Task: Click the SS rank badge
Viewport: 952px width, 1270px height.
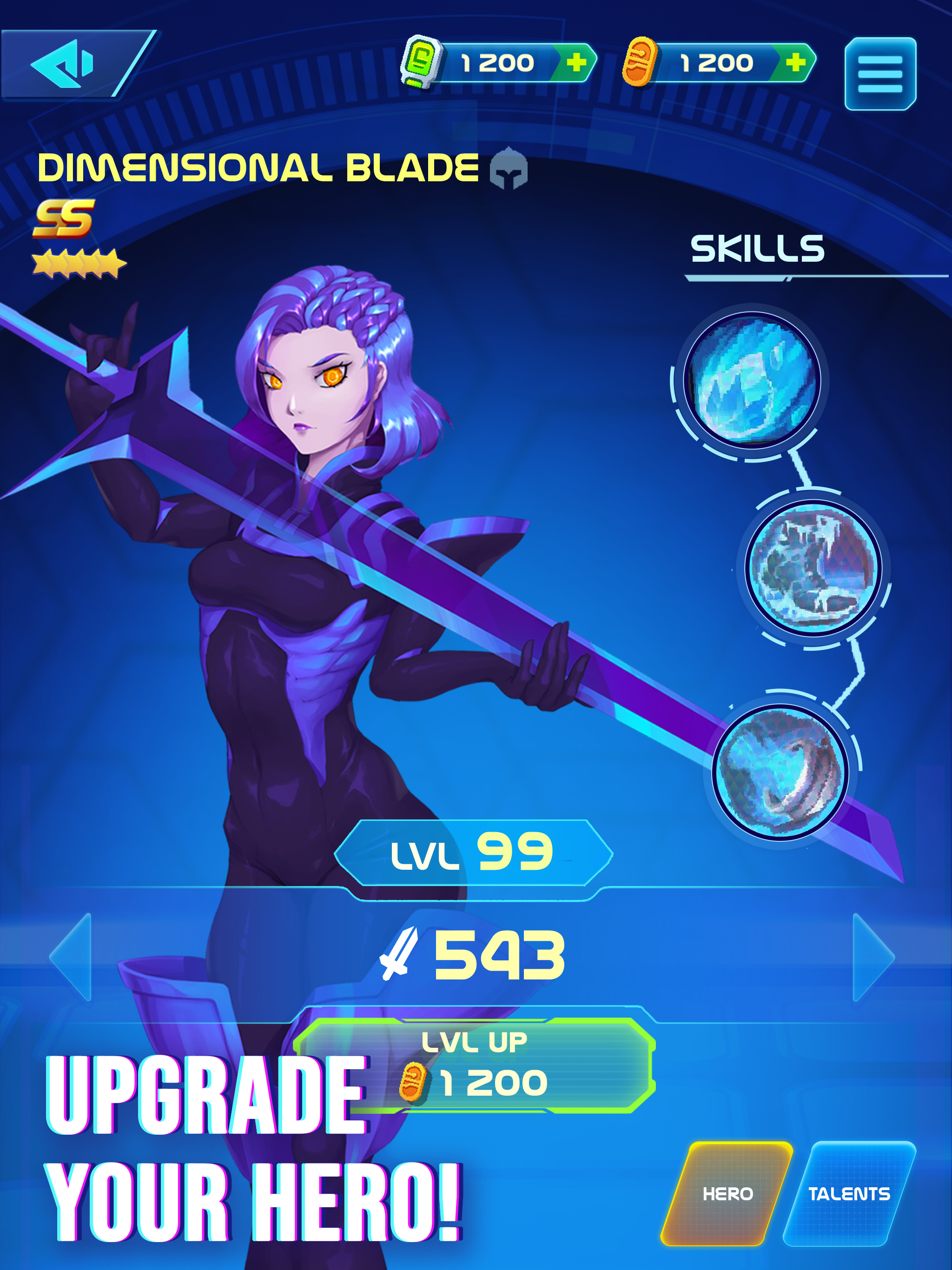Action: coord(63,219)
